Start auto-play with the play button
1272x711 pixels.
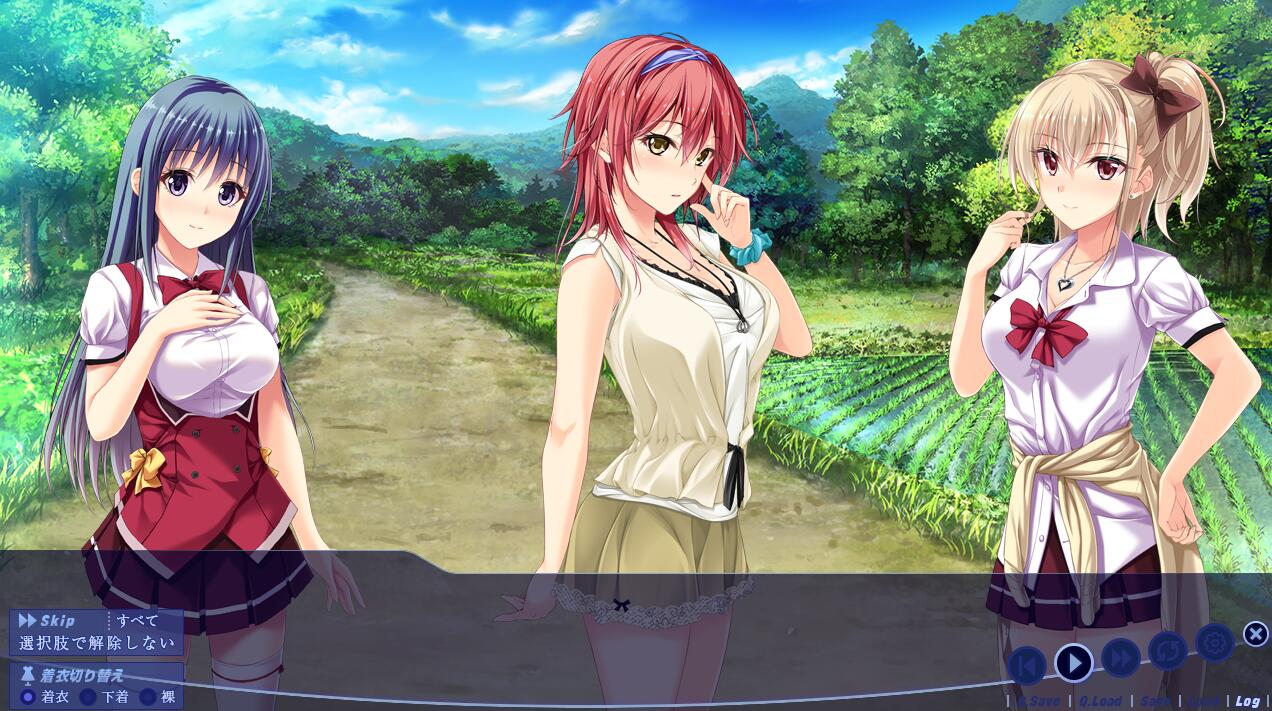pos(1074,662)
